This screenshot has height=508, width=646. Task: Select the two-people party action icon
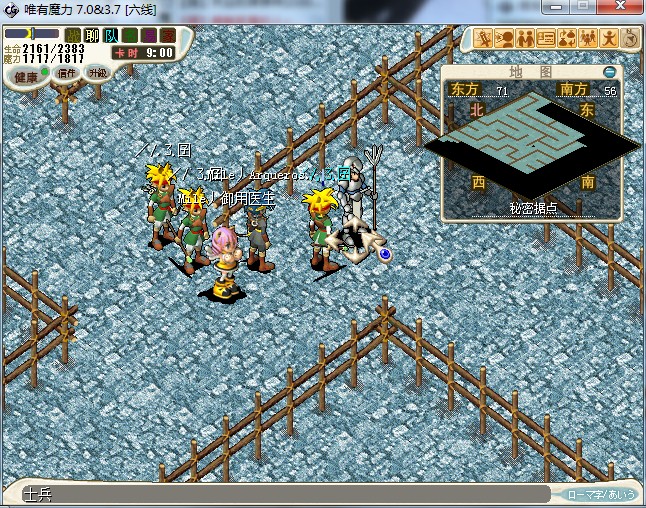tap(526, 38)
